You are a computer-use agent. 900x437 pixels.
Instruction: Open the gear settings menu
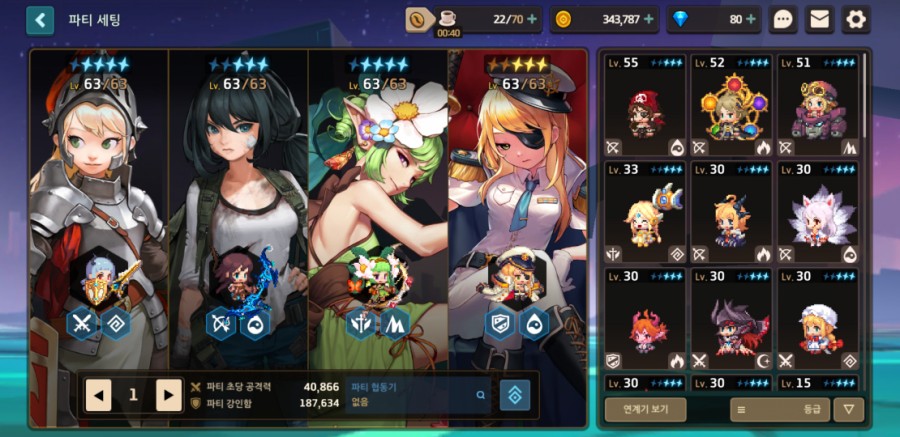pos(856,19)
